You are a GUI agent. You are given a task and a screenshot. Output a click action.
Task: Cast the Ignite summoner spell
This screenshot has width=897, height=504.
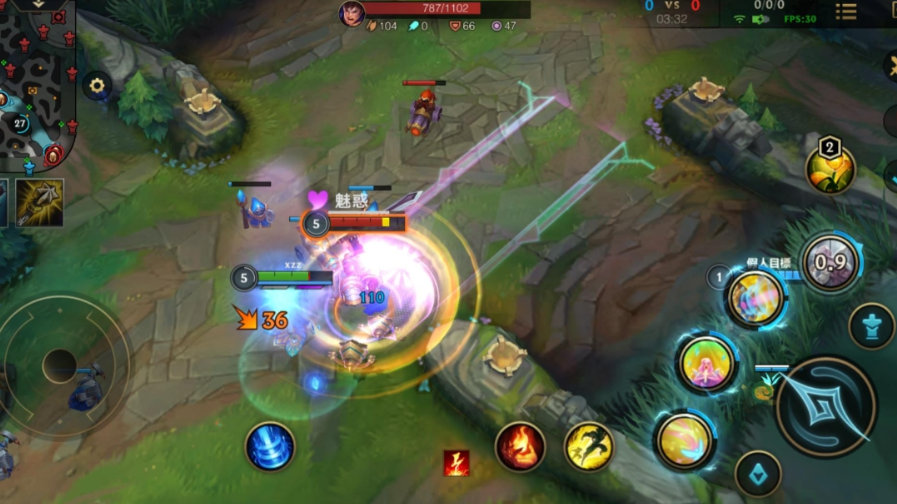click(x=520, y=446)
